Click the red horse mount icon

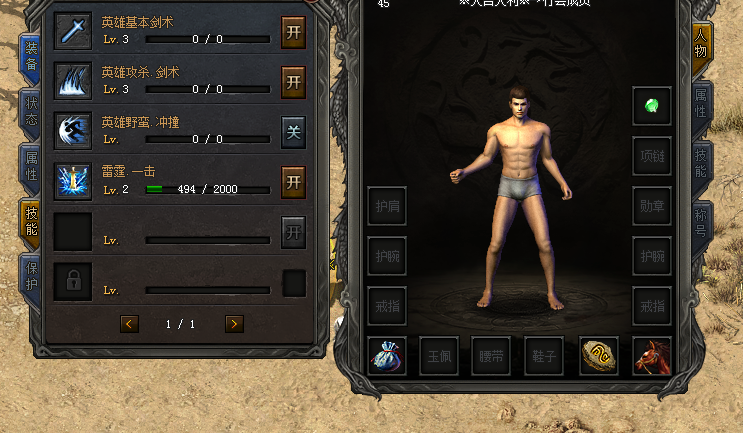point(651,355)
